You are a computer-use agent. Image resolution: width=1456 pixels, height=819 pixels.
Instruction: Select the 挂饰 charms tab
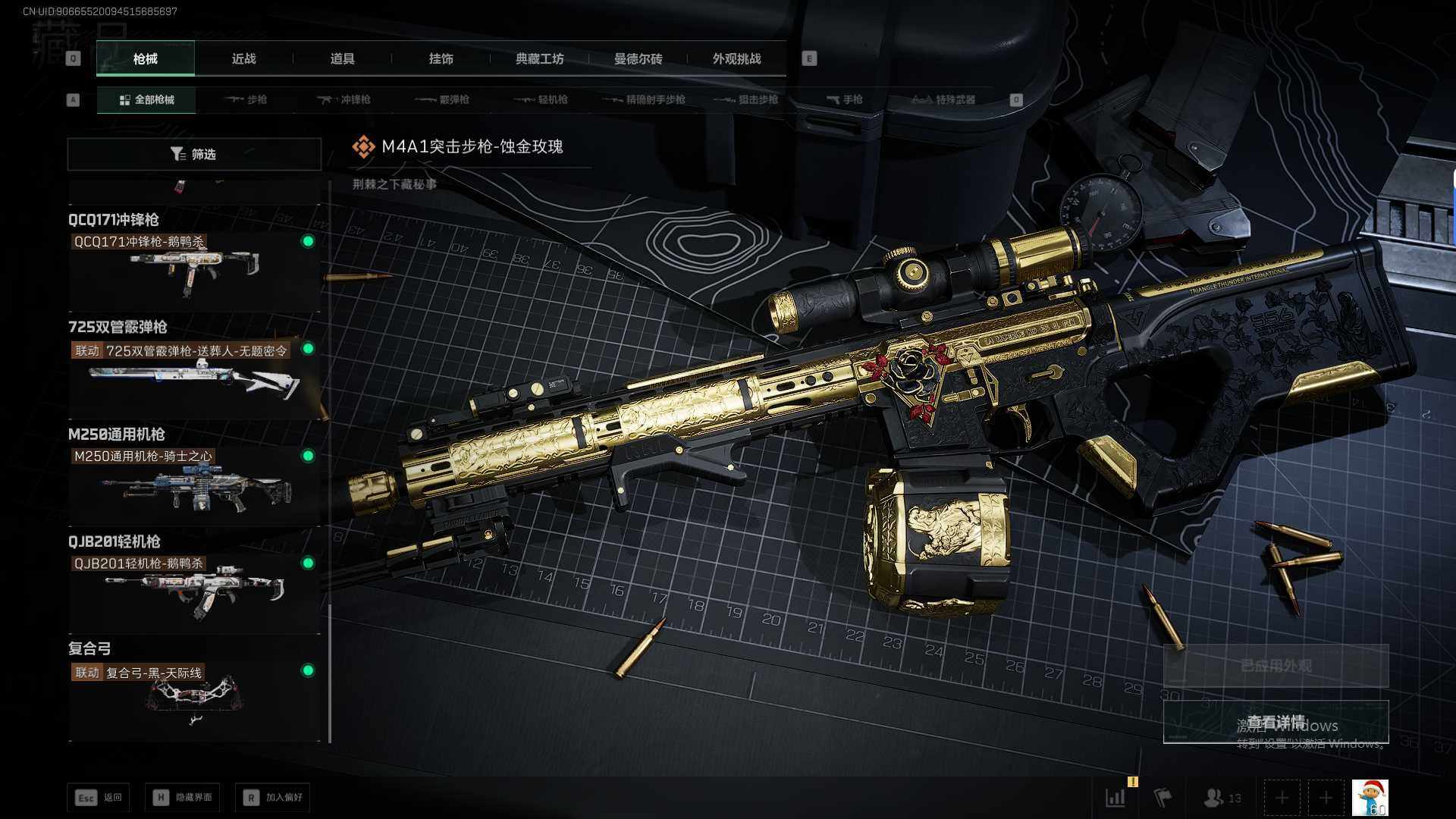pyautogui.click(x=441, y=58)
